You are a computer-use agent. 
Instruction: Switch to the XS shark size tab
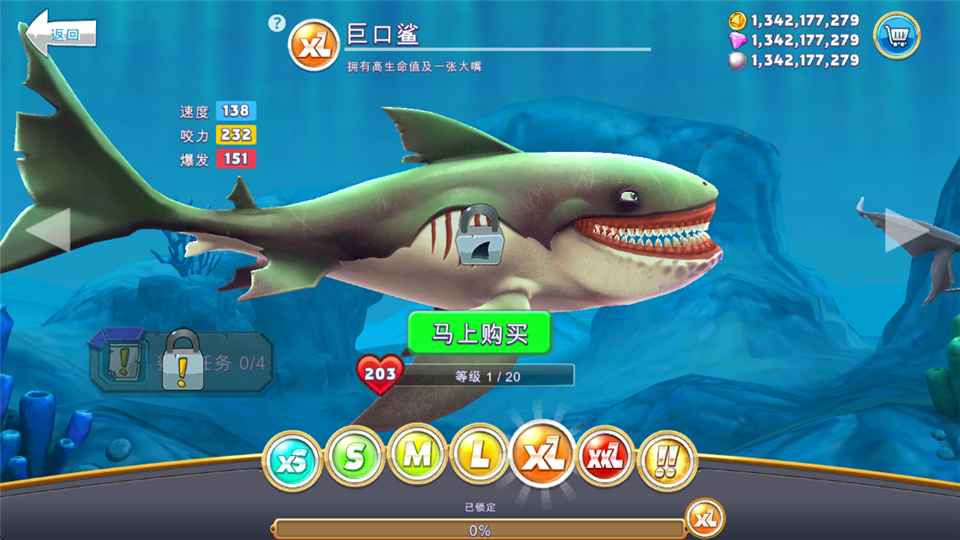[x=291, y=459]
